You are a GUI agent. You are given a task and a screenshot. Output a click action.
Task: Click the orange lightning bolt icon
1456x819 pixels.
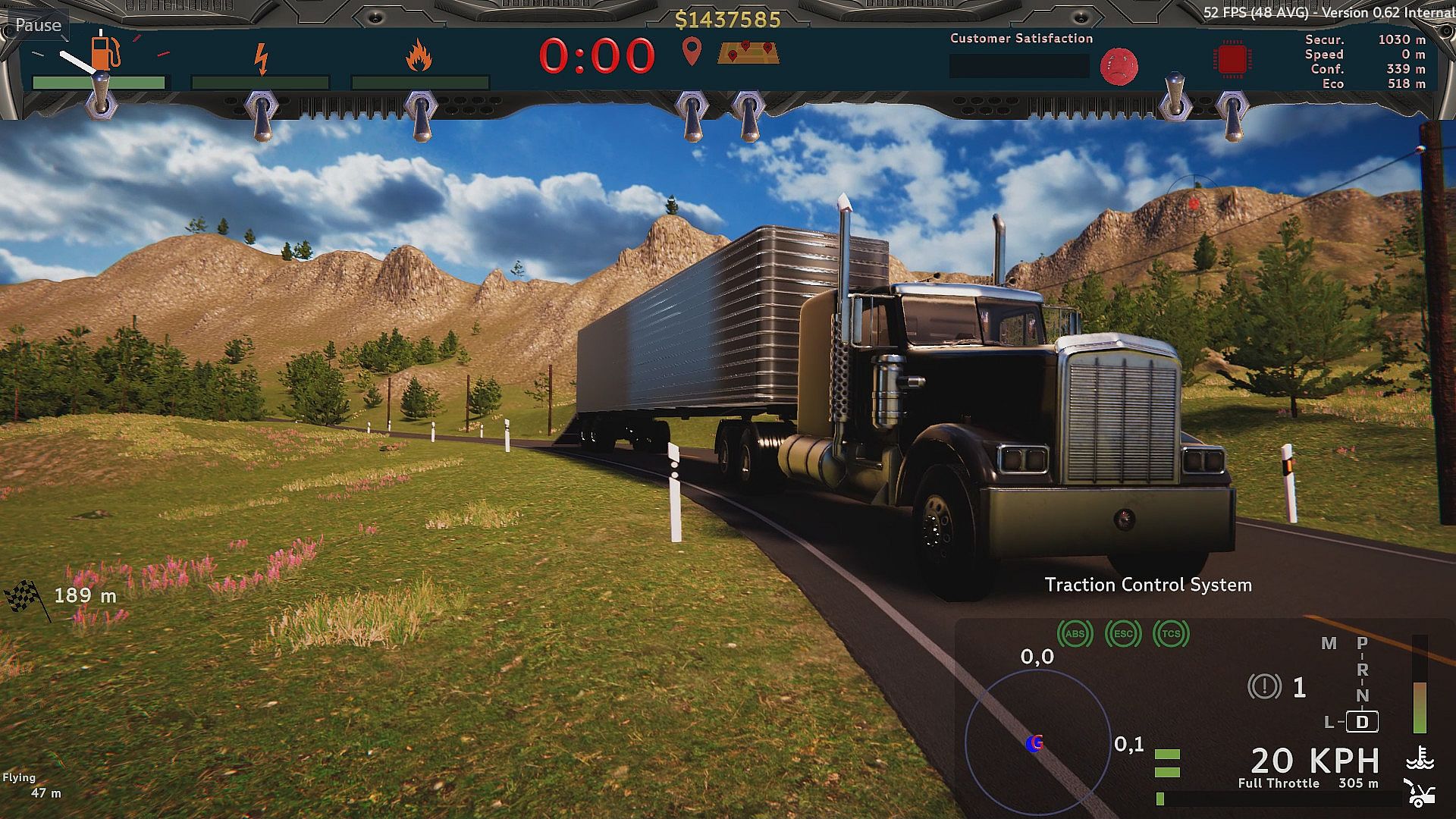[261, 58]
